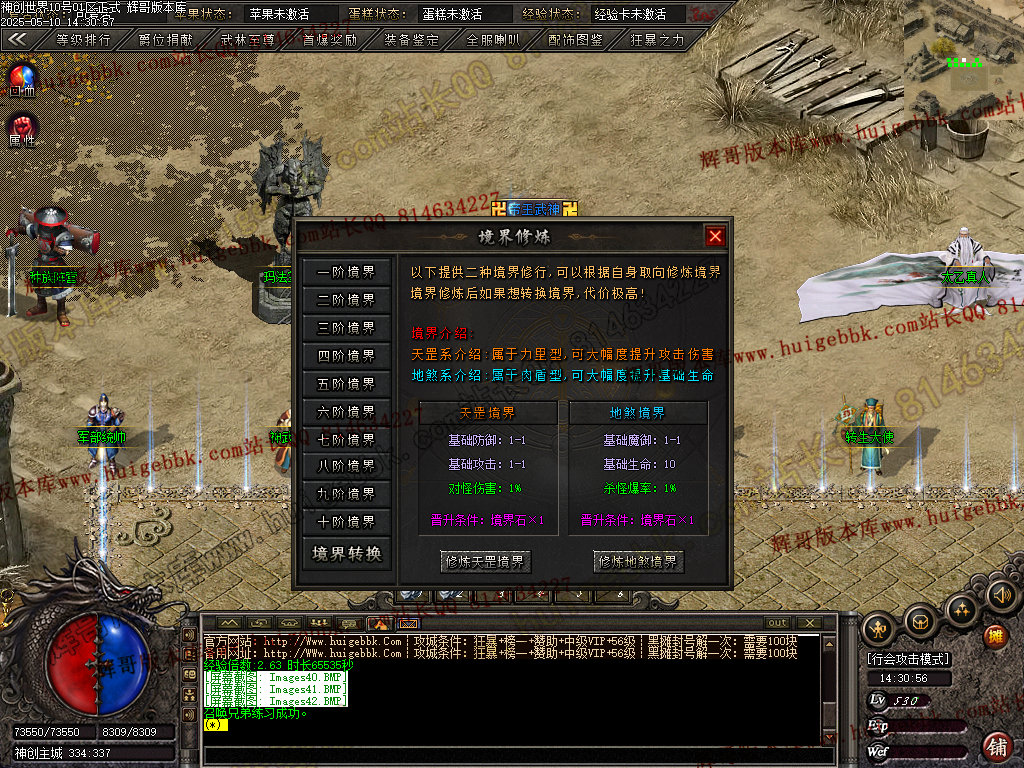Collapse the top menu bar with the arrow

tap(17, 41)
